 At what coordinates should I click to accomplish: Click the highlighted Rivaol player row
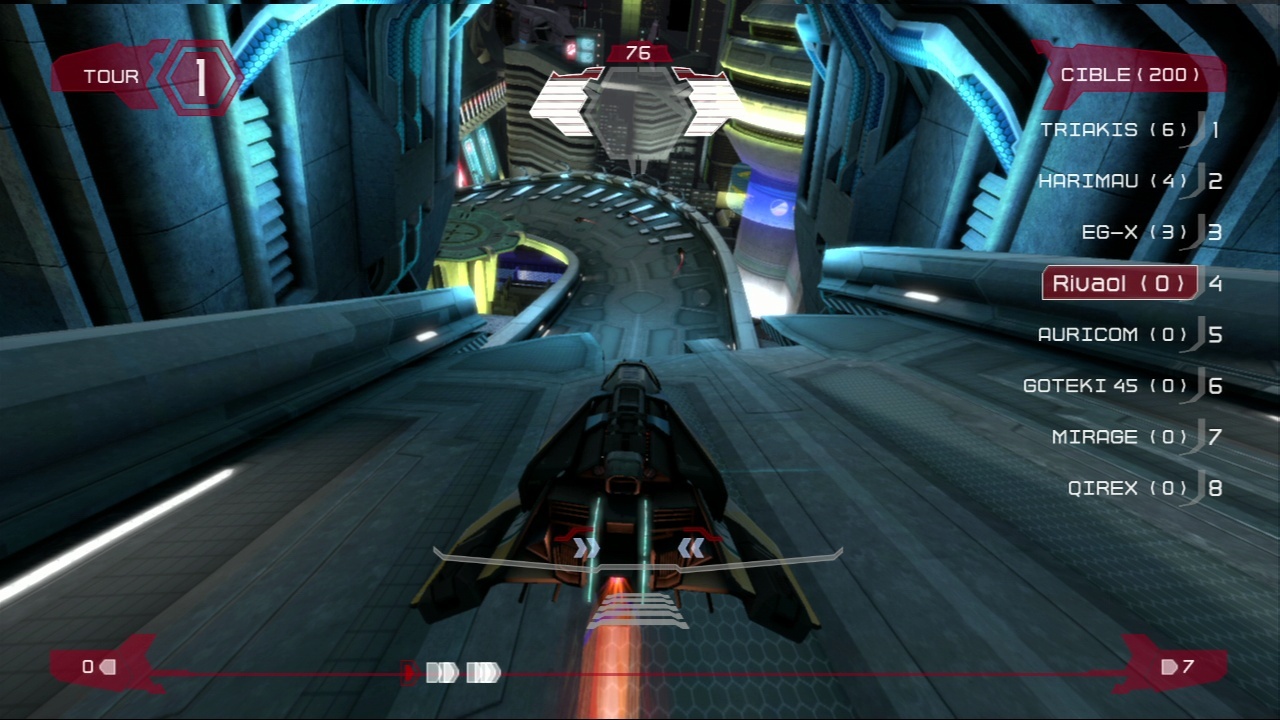pyautogui.click(x=1120, y=283)
